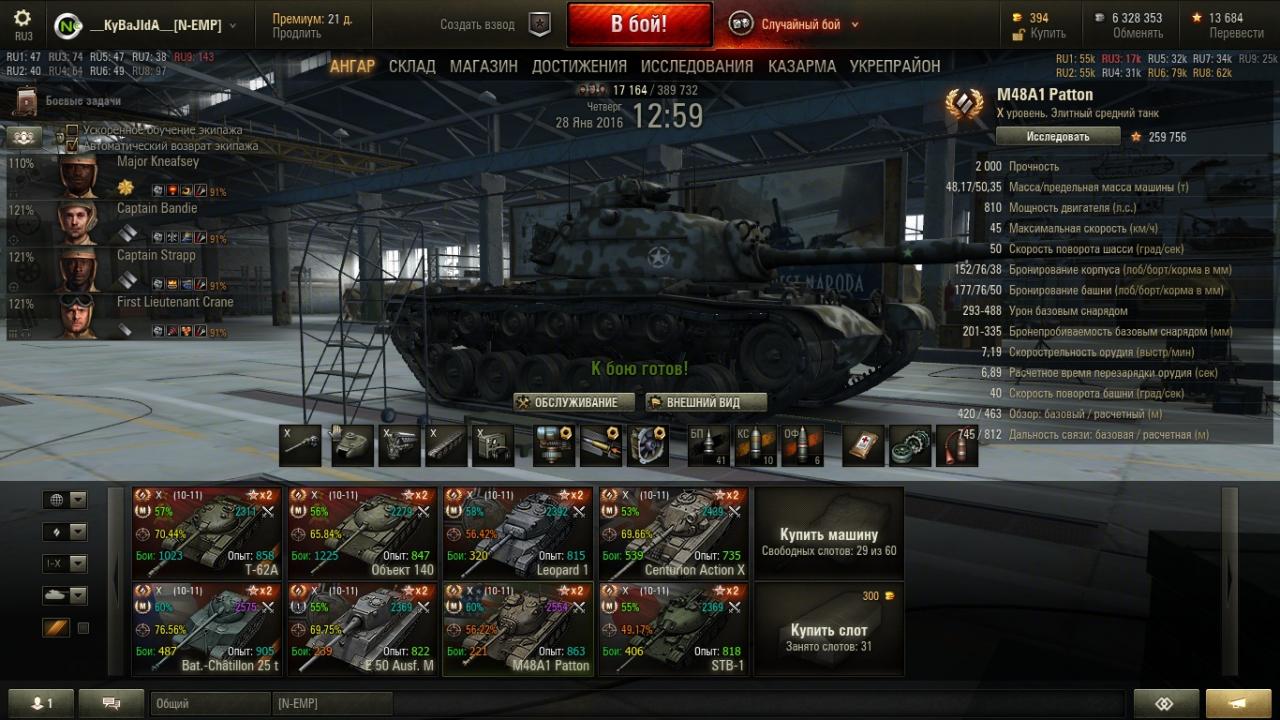Open the Магазин tab
Viewport: 1280px width, 720px height.
tap(483, 66)
